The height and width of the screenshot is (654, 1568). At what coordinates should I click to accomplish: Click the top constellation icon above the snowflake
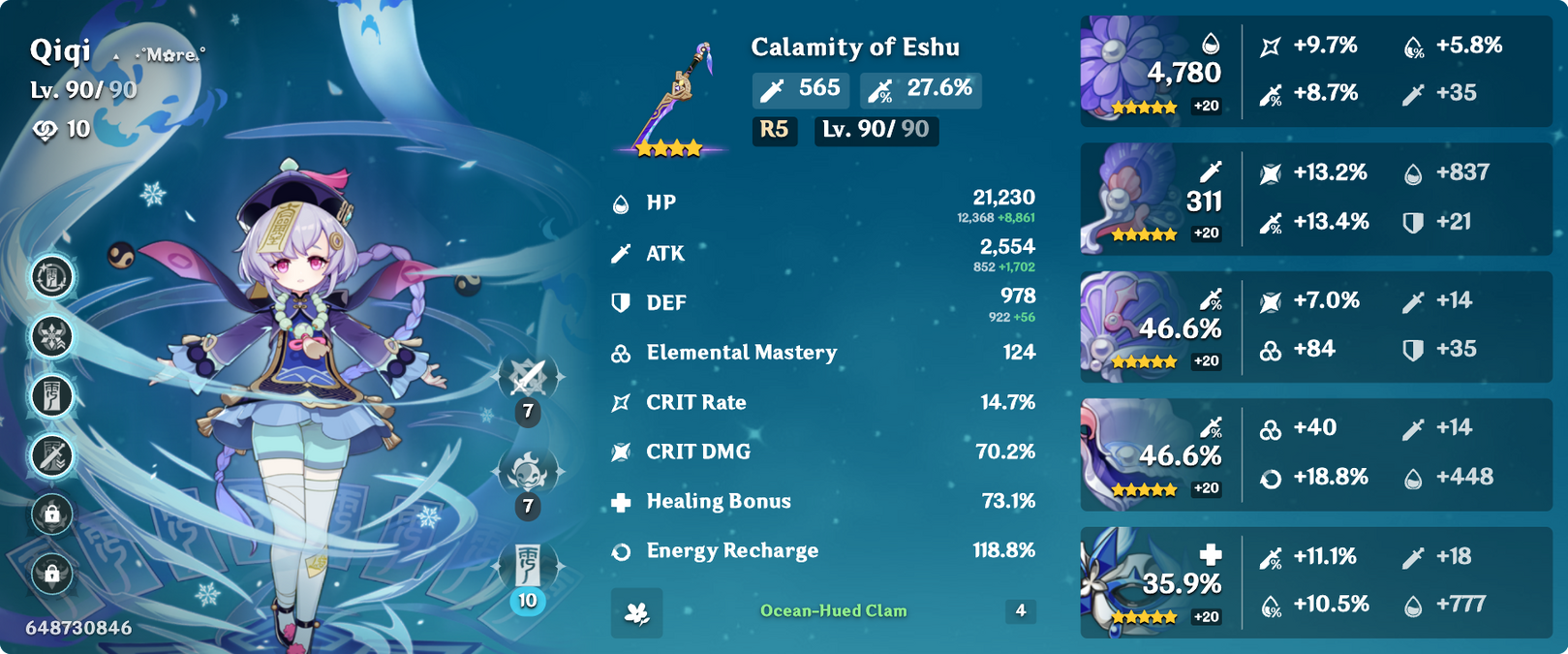pyautogui.click(x=52, y=277)
